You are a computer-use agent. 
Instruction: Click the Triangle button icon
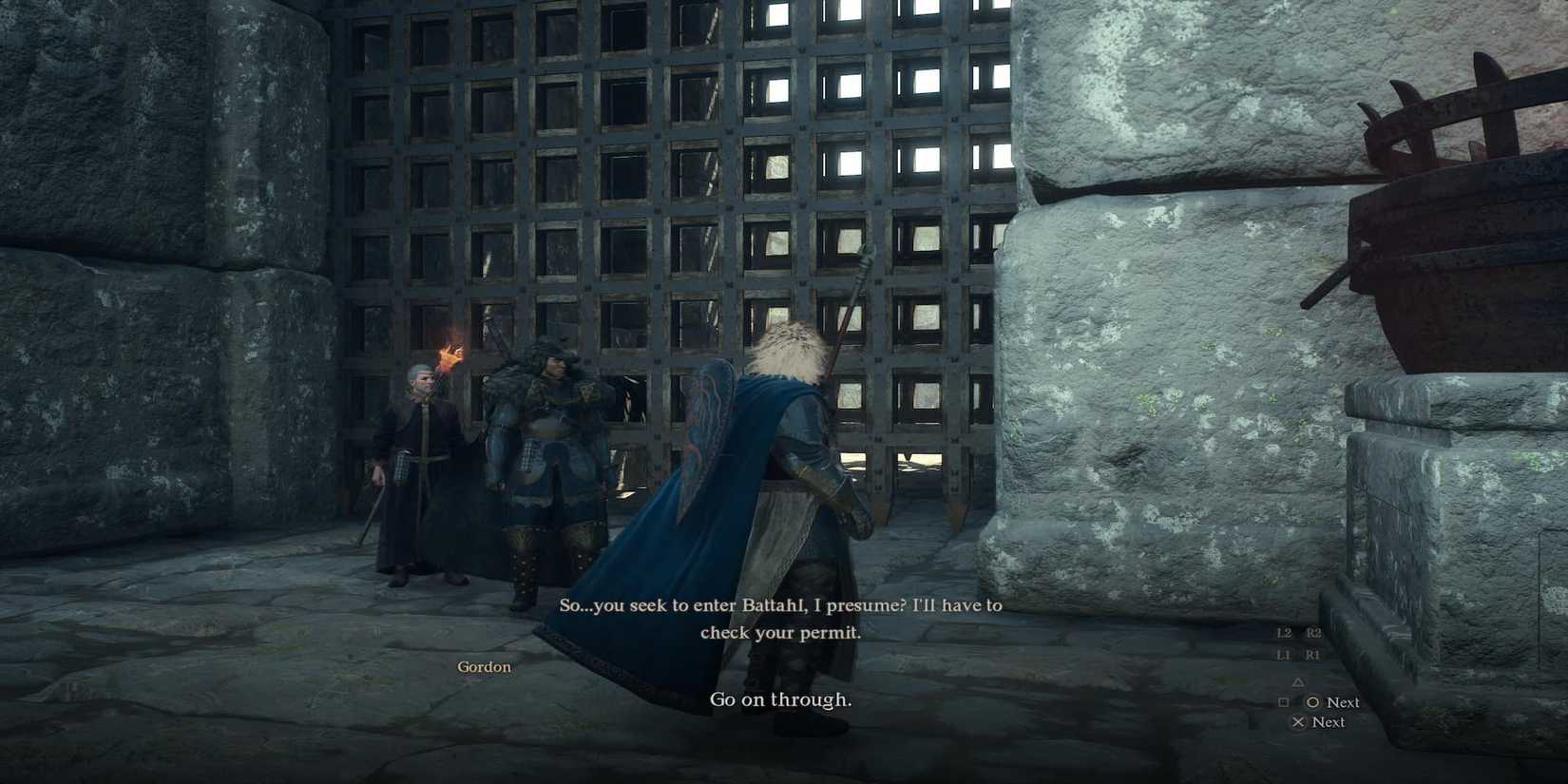tap(1298, 682)
